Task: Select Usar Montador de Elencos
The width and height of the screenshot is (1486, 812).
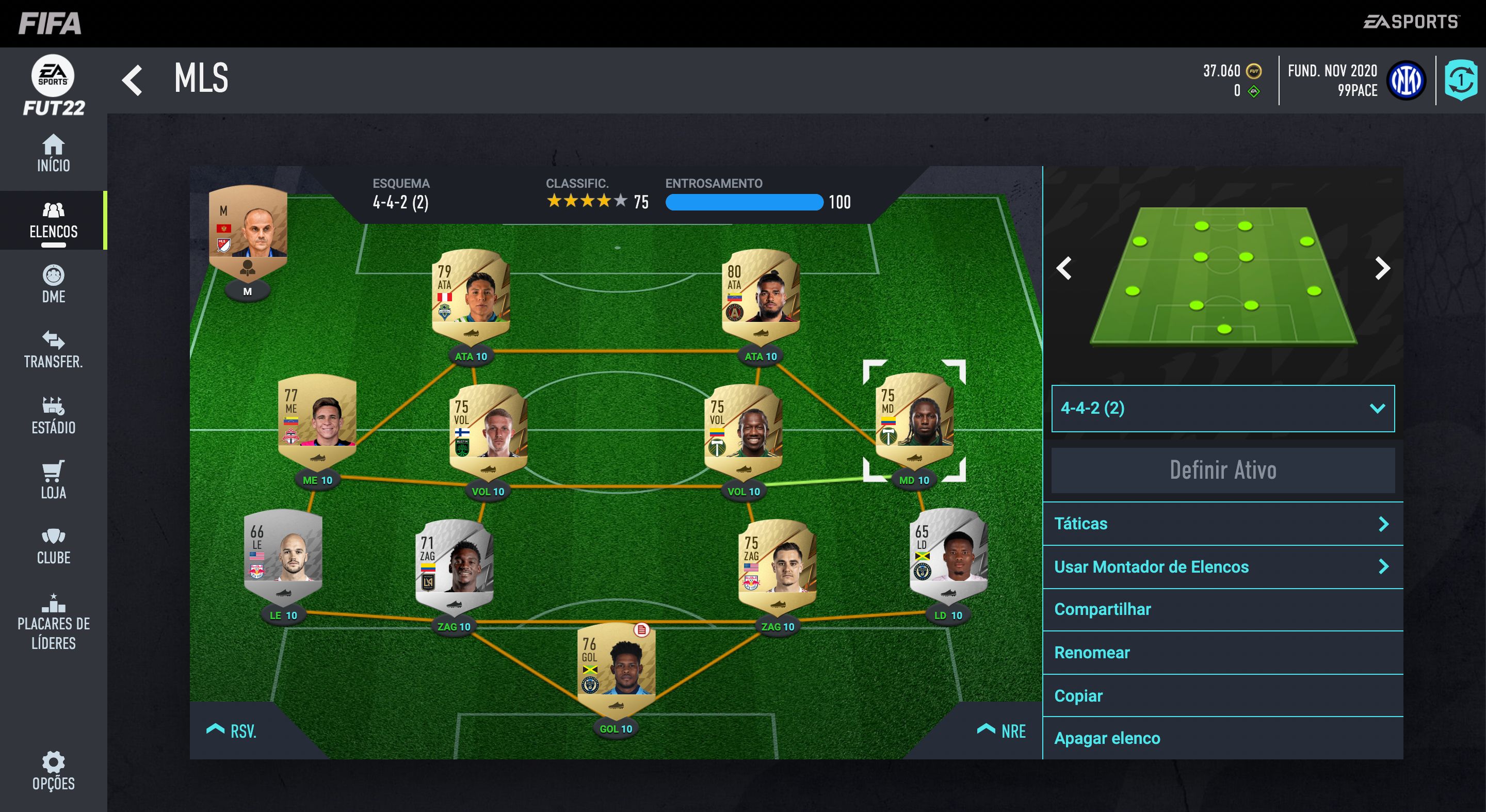Action: point(1222,567)
